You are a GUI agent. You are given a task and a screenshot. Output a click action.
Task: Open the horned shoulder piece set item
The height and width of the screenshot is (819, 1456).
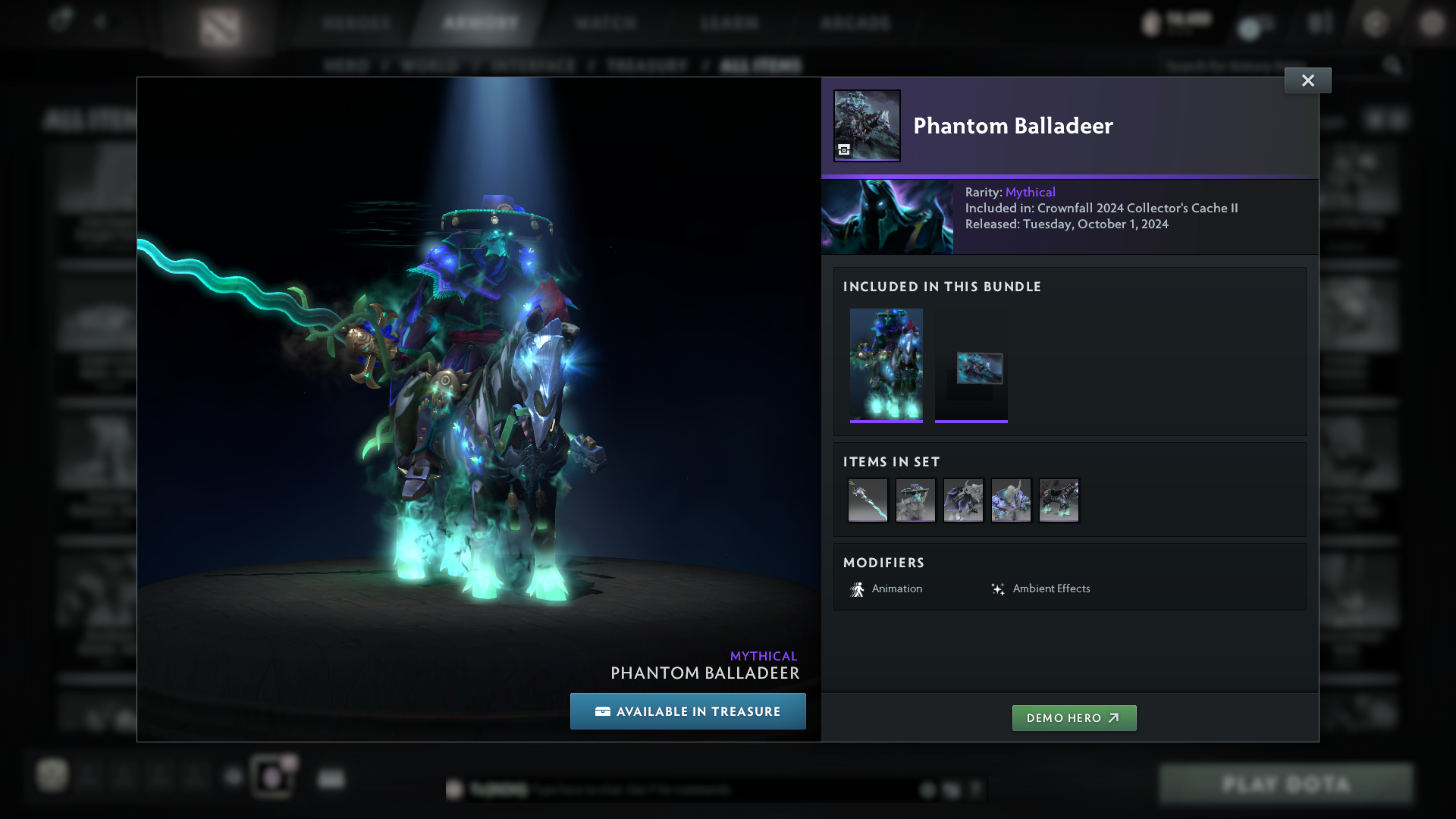[x=1011, y=500]
